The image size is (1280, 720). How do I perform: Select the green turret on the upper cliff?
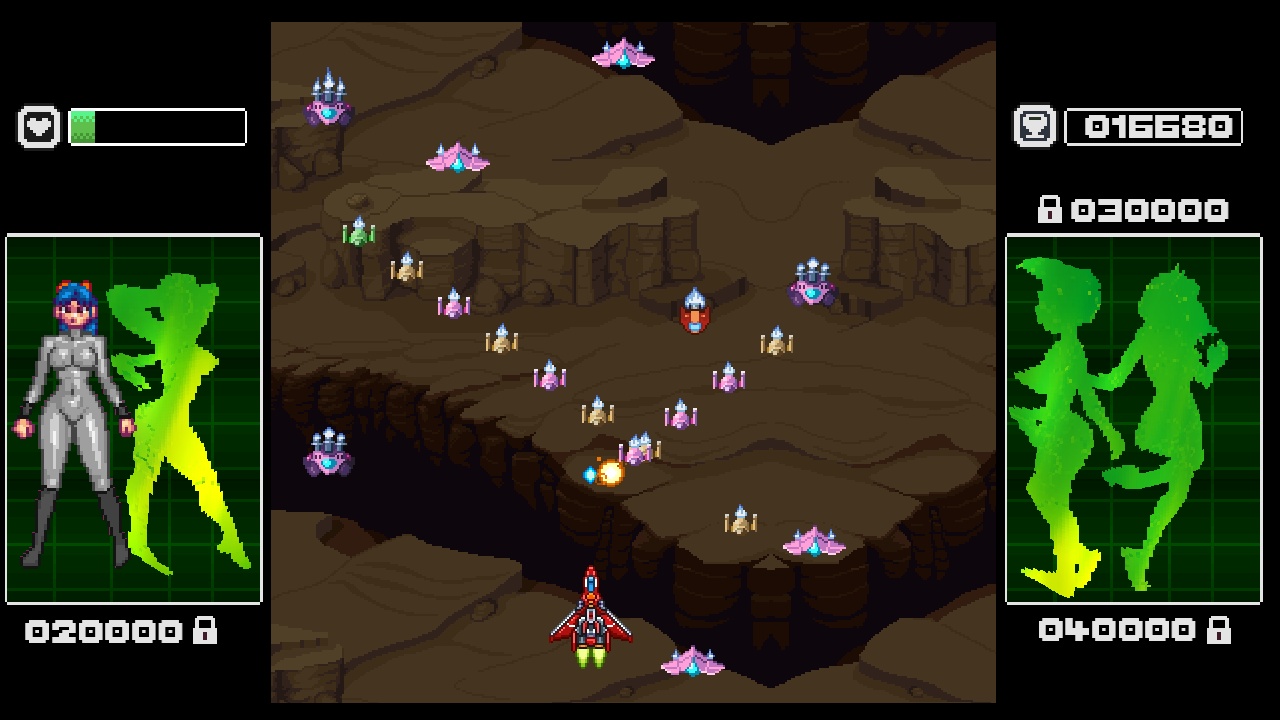coord(358,232)
